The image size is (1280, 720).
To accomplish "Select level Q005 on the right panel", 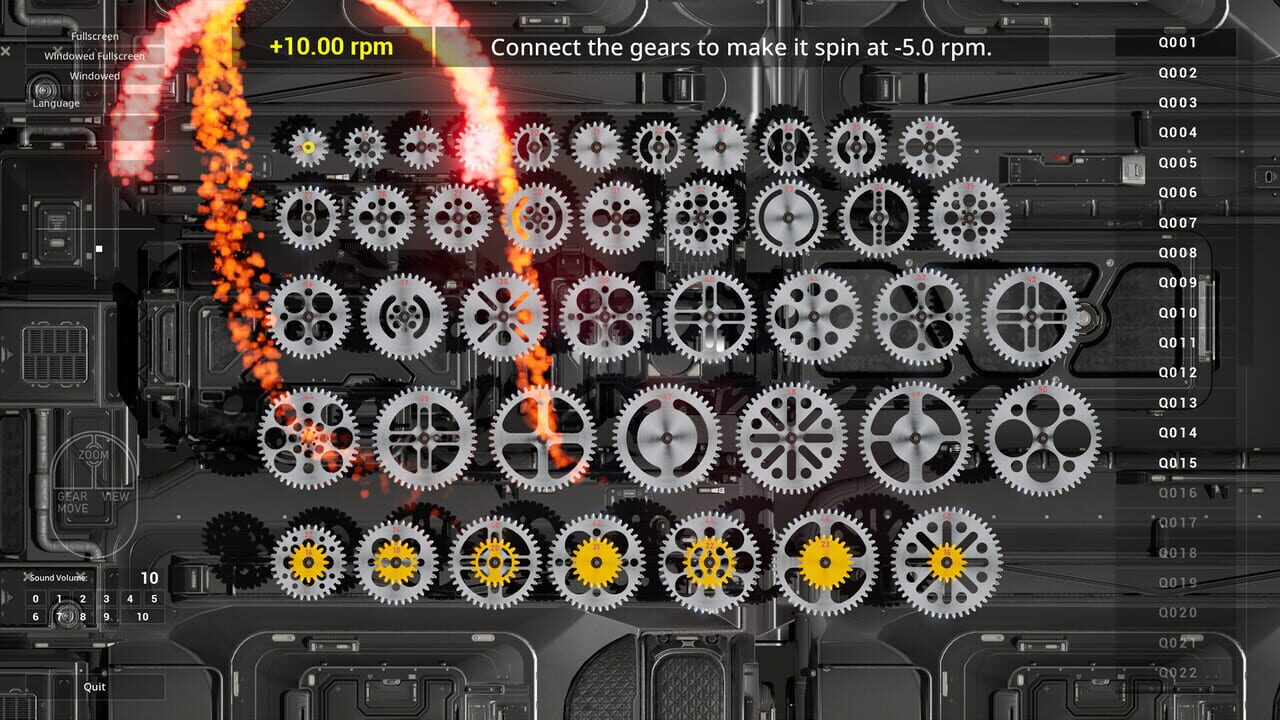I will click(x=1180, y=162).
